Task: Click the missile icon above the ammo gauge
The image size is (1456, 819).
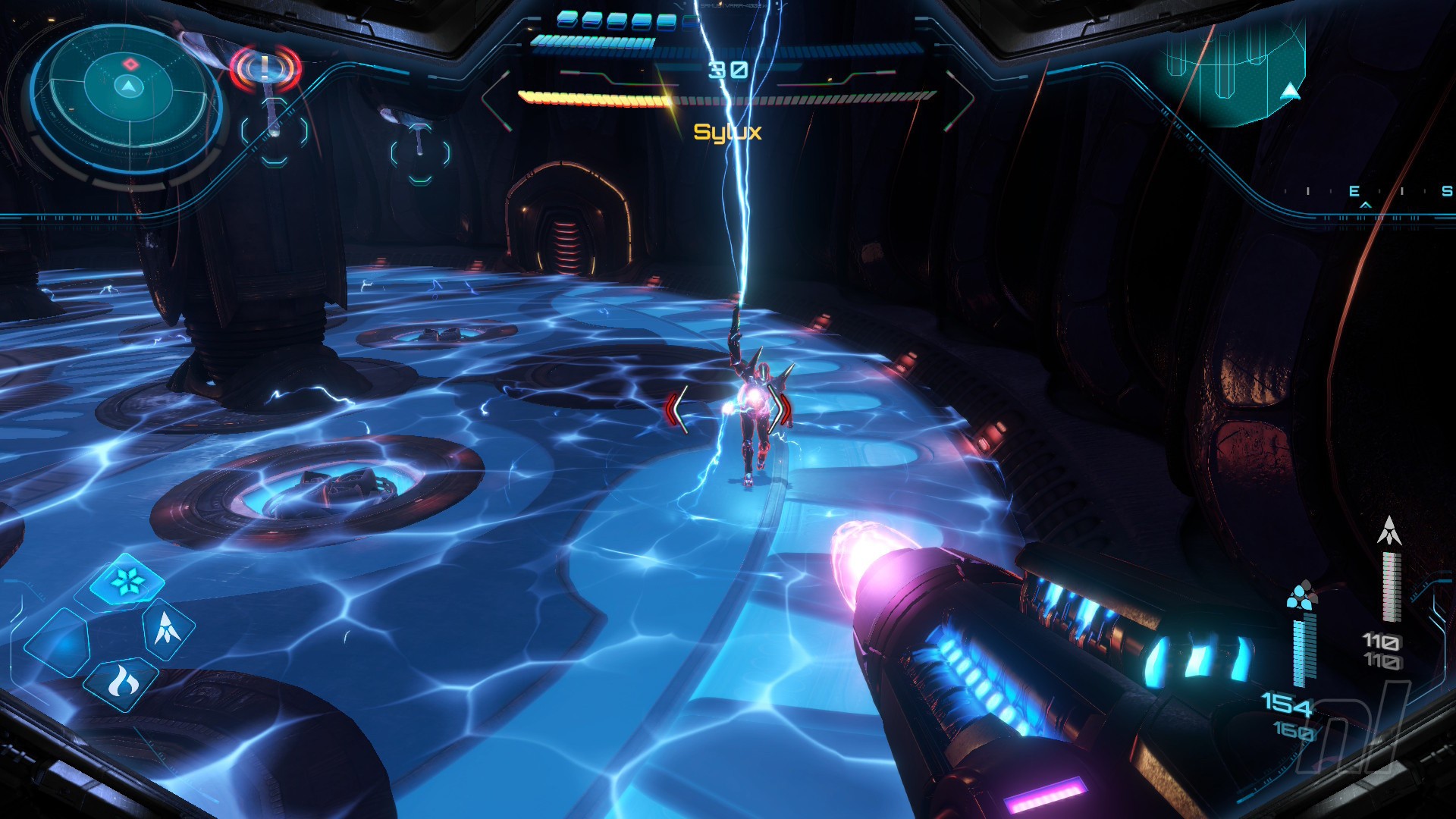Action: tap(1389, 530)
